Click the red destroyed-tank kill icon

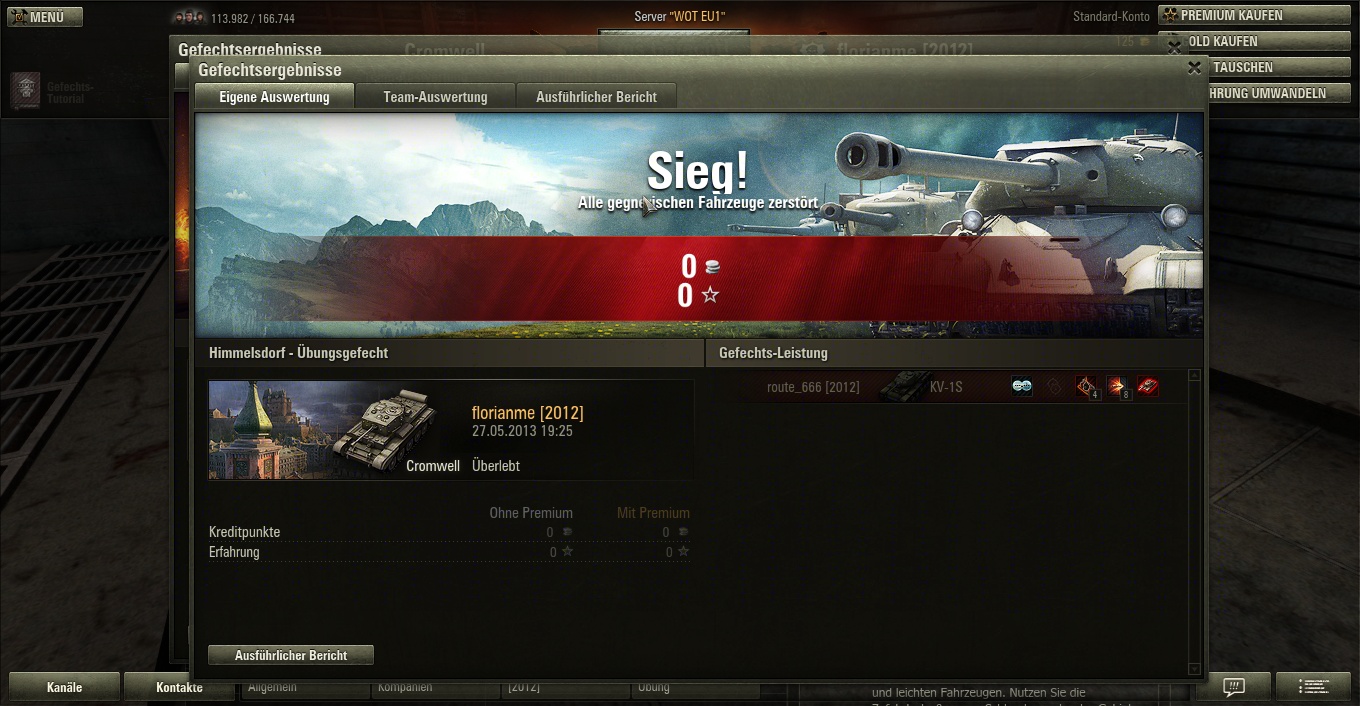click(x=1148, y=387)
